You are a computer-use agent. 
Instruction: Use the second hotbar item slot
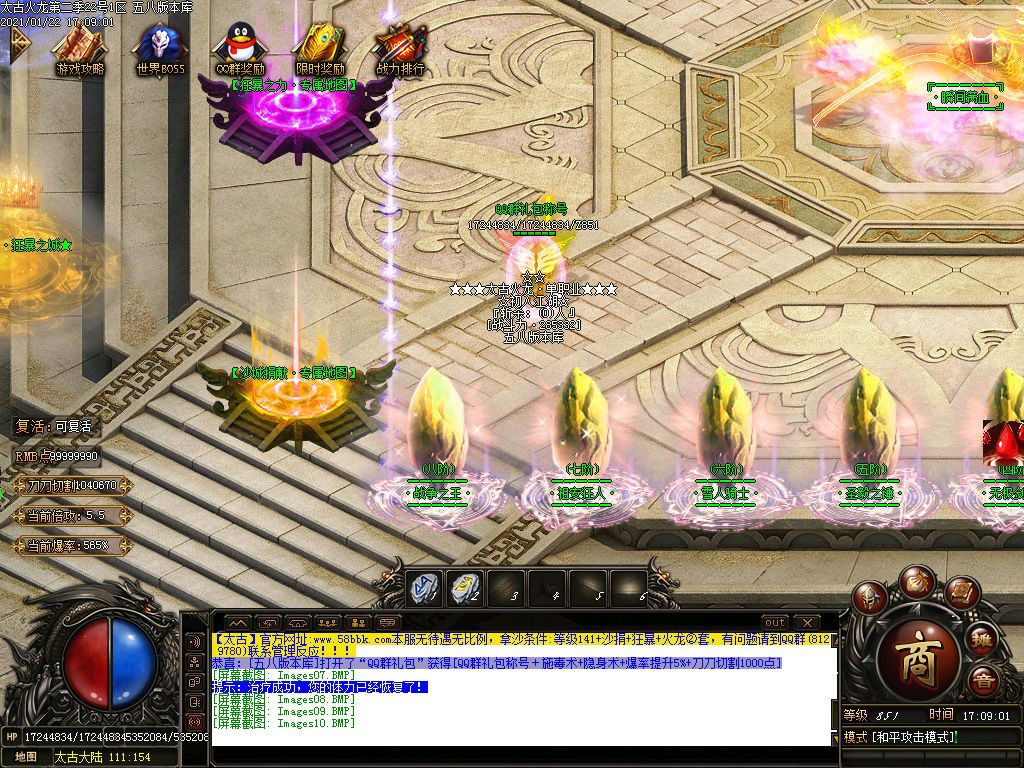(465, 589)
